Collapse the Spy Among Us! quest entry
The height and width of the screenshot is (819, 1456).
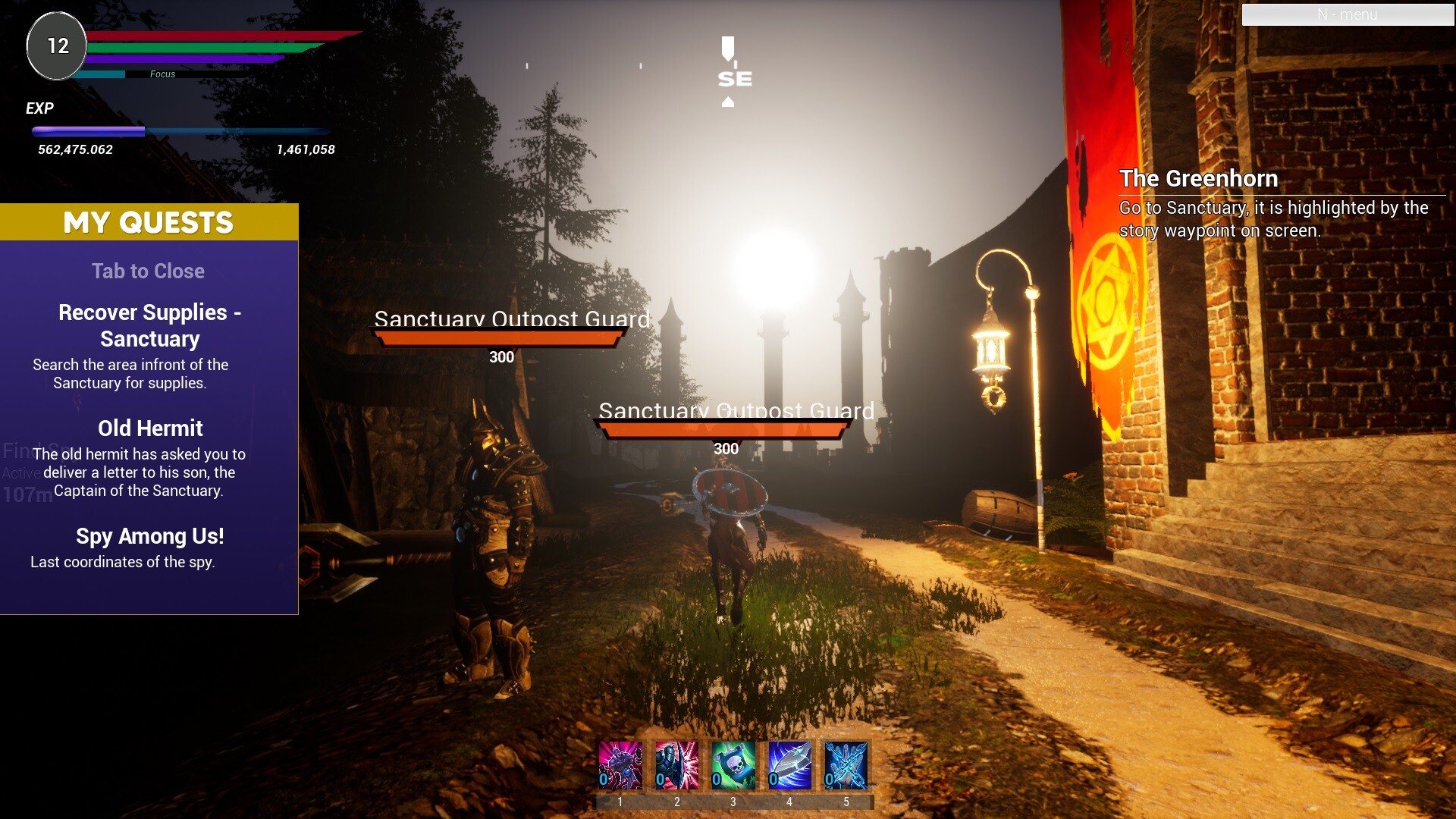(x=149, y=536)
